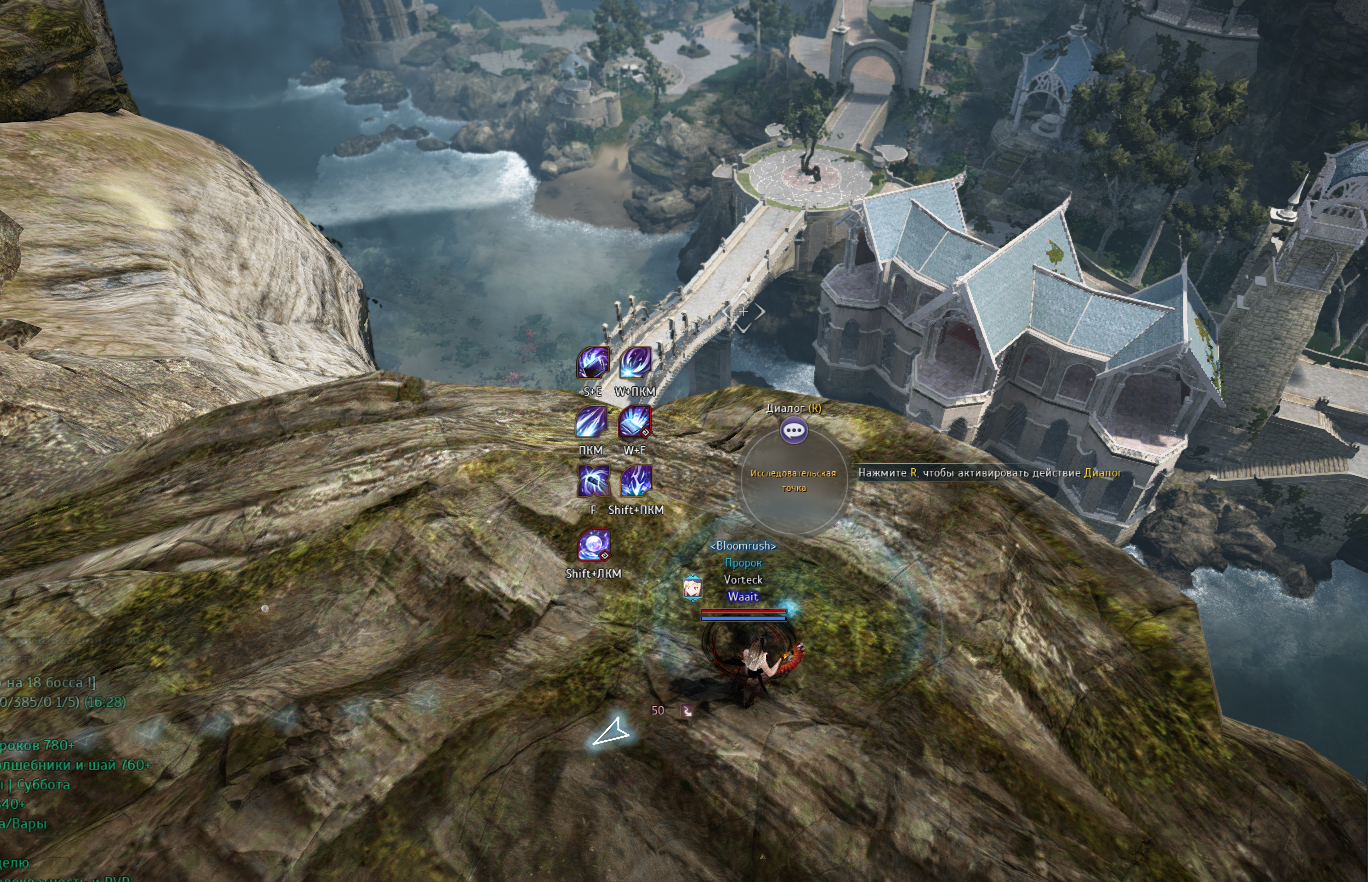Viewport: 1368px width, 882px height.
Task: Trigger the W+F open-book skill icon
Action: 635,422
